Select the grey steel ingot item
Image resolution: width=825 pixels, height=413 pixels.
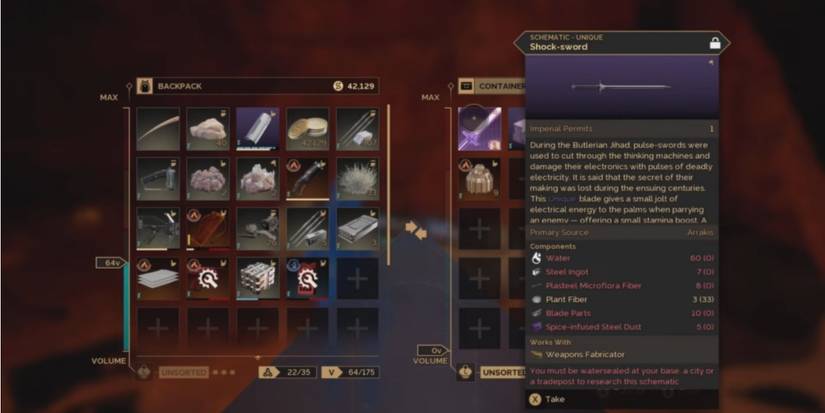click(x=357, y=228)
